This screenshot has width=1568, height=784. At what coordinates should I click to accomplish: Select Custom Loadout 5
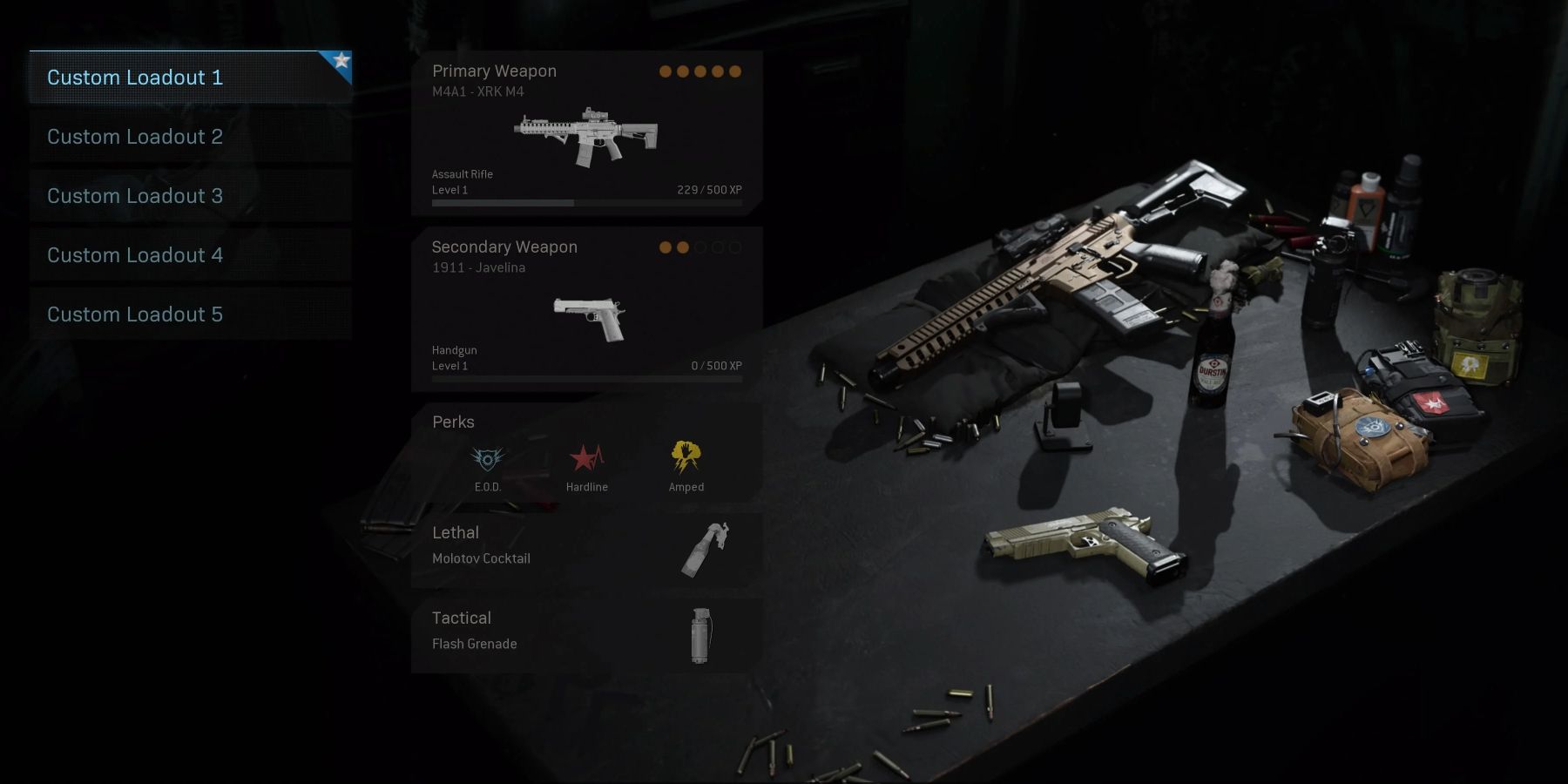(190, 314)
